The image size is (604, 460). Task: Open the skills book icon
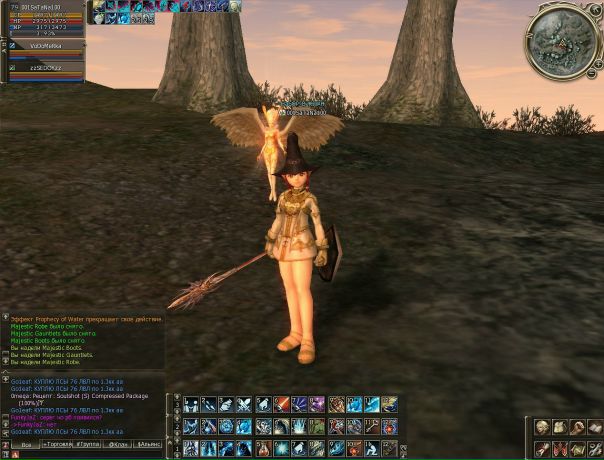(594, 428)
